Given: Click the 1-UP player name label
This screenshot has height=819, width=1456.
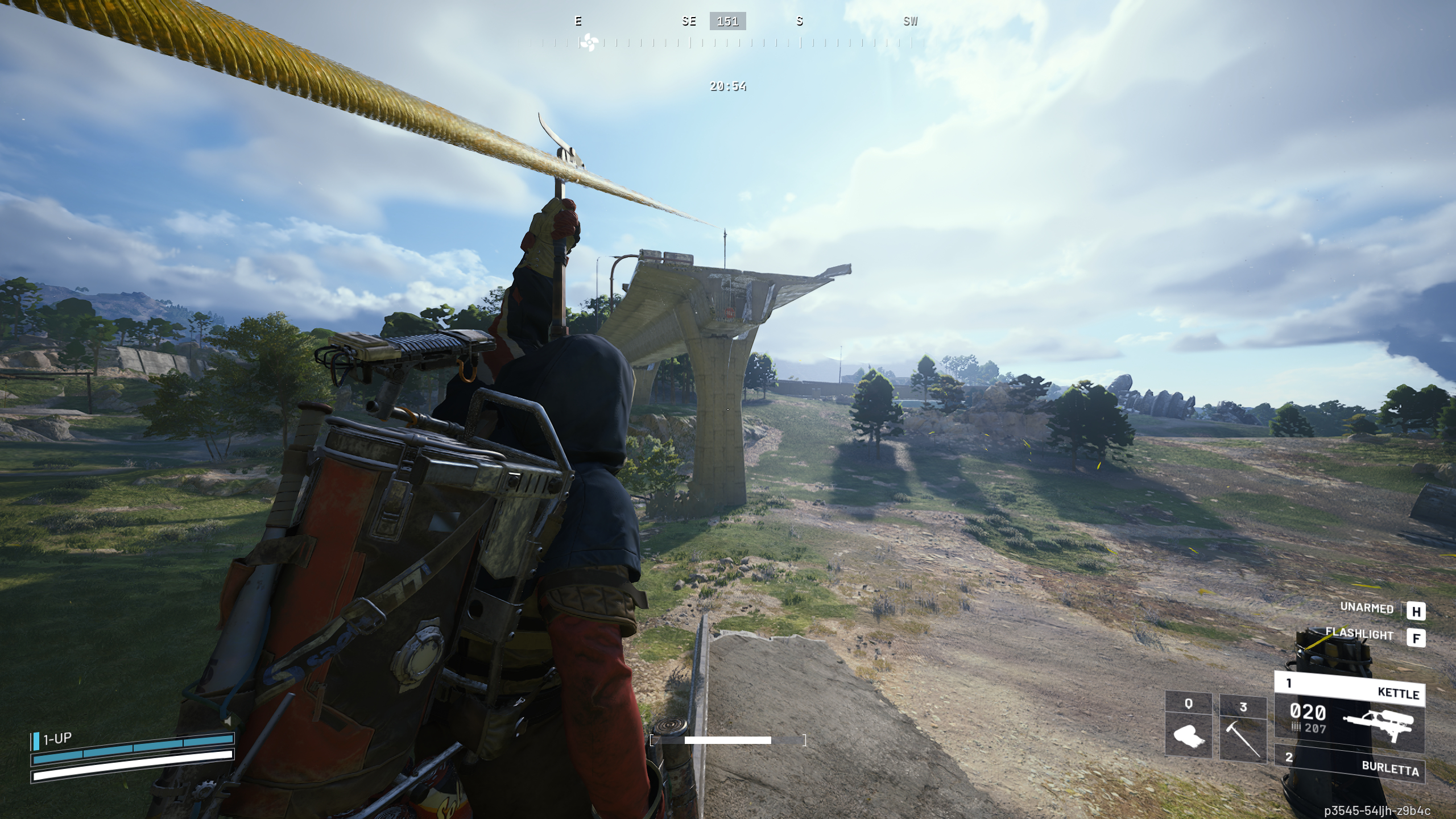Looking at the screenshot, I should point(57,738).
